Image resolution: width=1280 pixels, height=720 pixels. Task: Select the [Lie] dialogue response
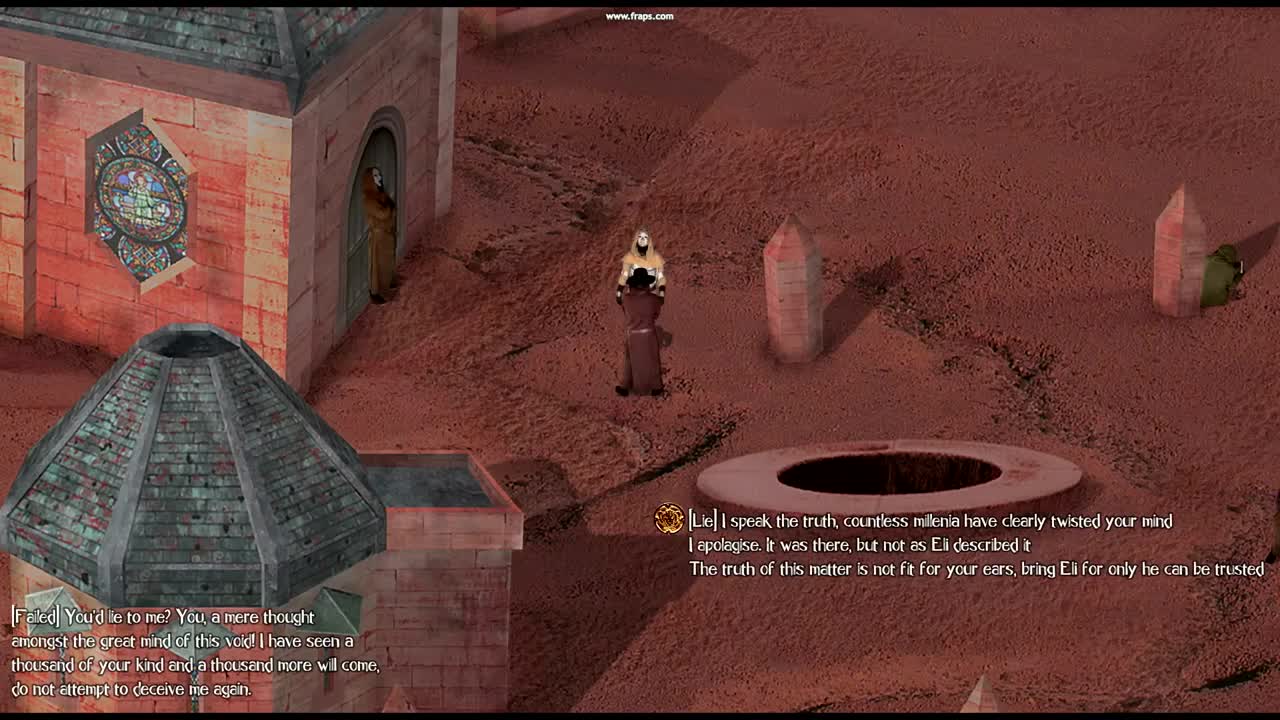(930, 521)
